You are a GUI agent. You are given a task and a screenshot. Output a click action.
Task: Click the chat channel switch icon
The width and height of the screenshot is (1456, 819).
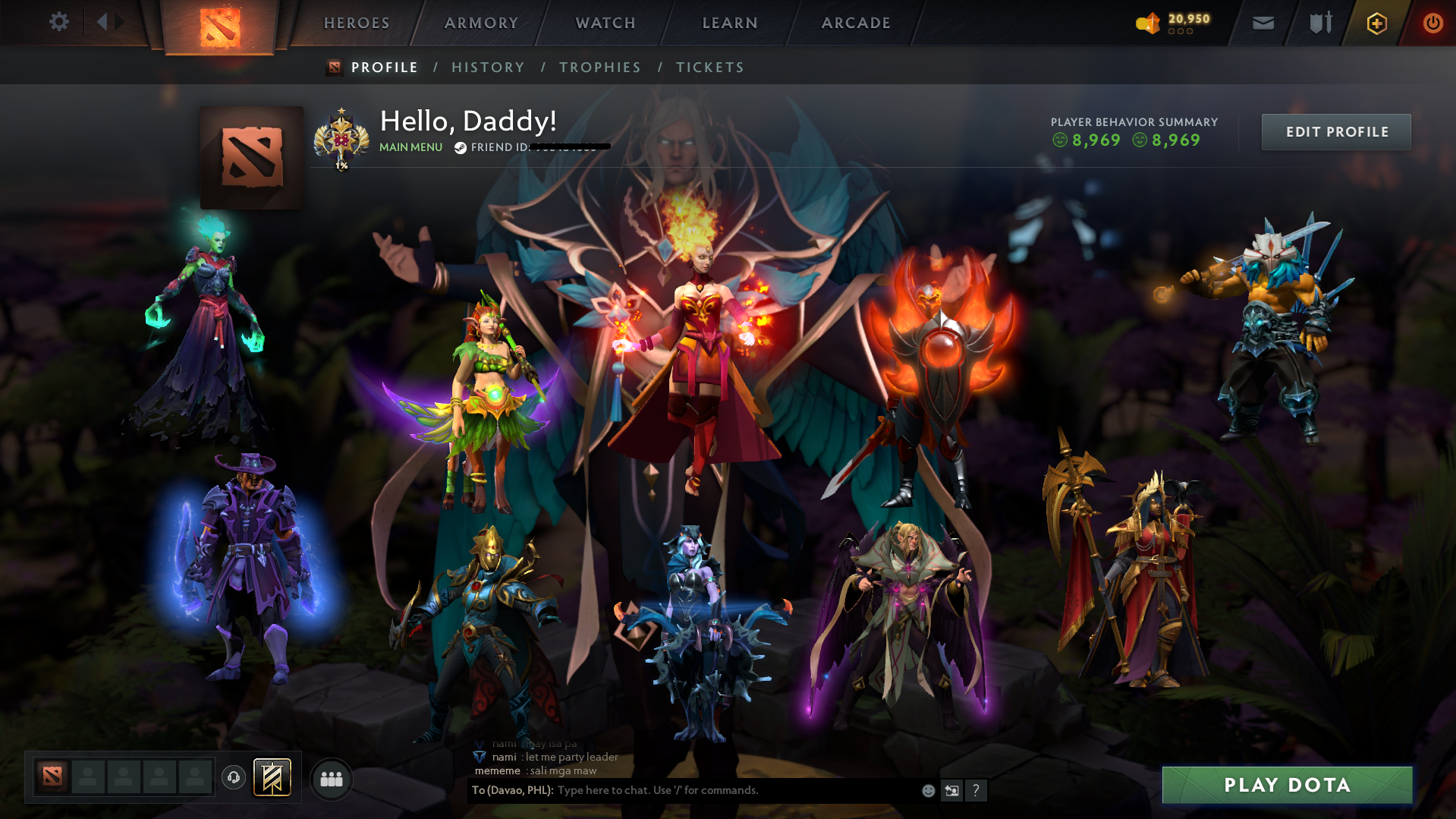coord(951,790)
